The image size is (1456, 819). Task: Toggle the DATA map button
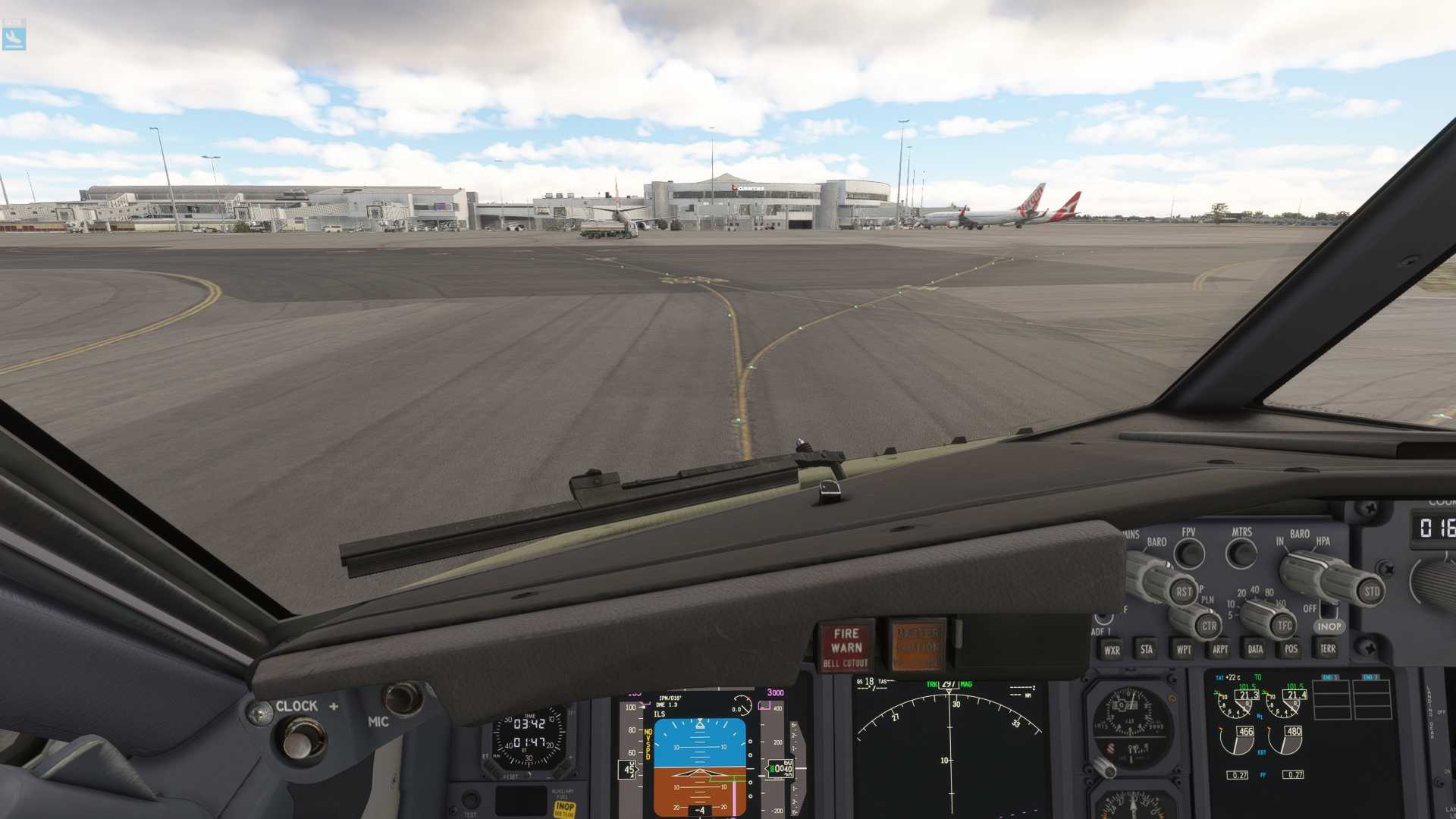1255,649
